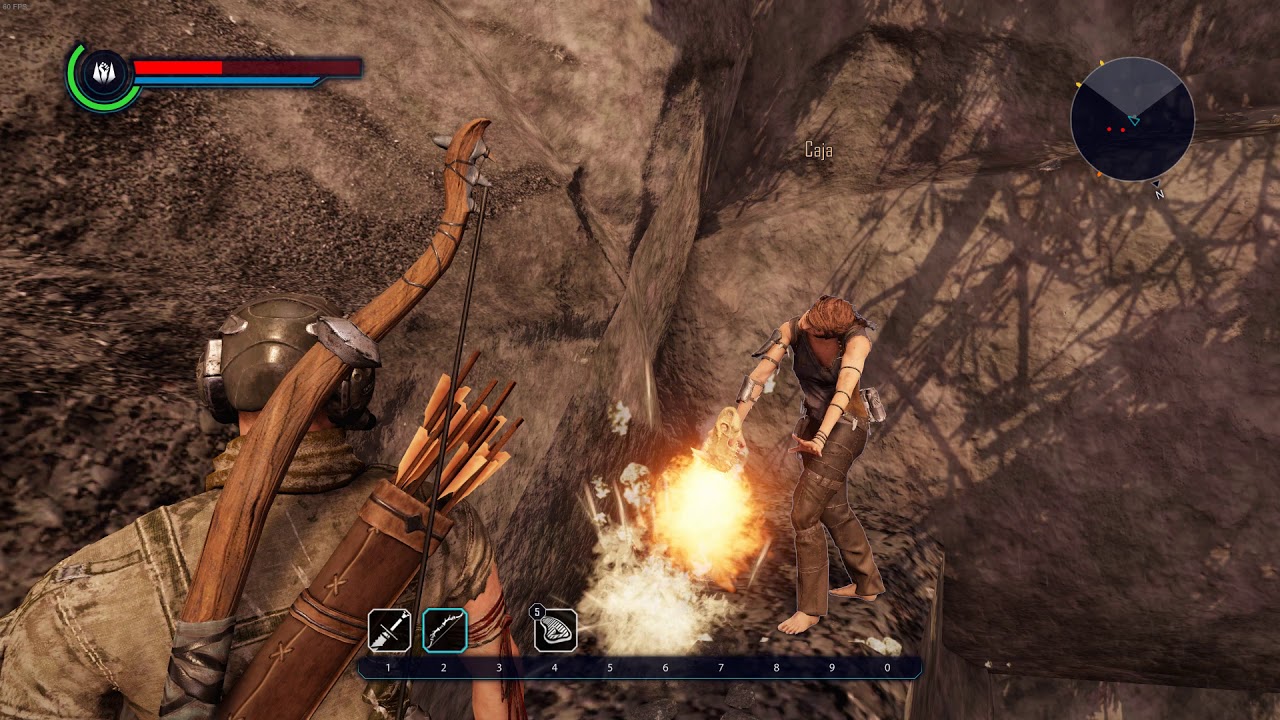Select the highlighted bow hotbar slot

(444, 630)
